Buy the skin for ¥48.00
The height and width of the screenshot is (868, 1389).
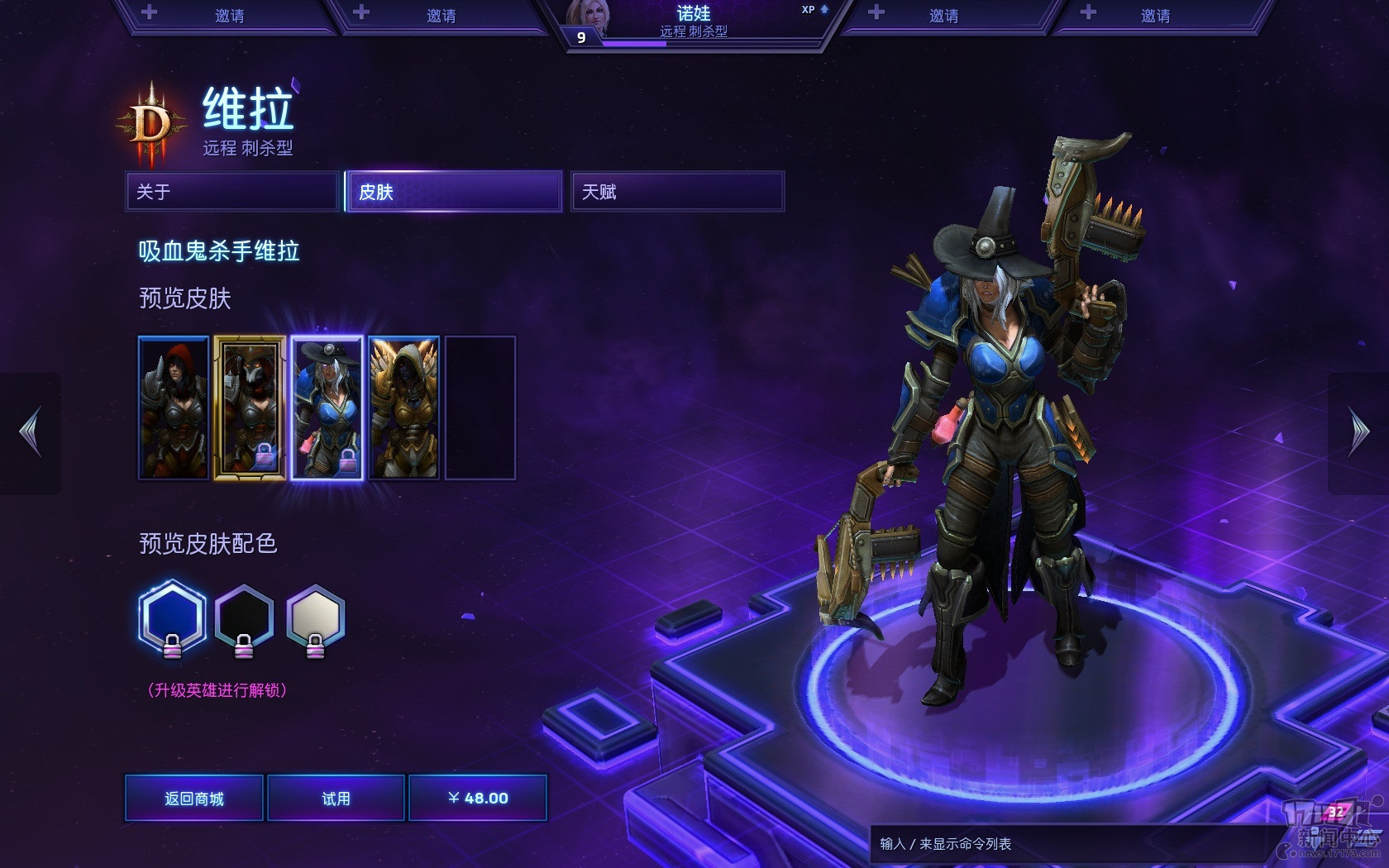(x=478, y=798)
